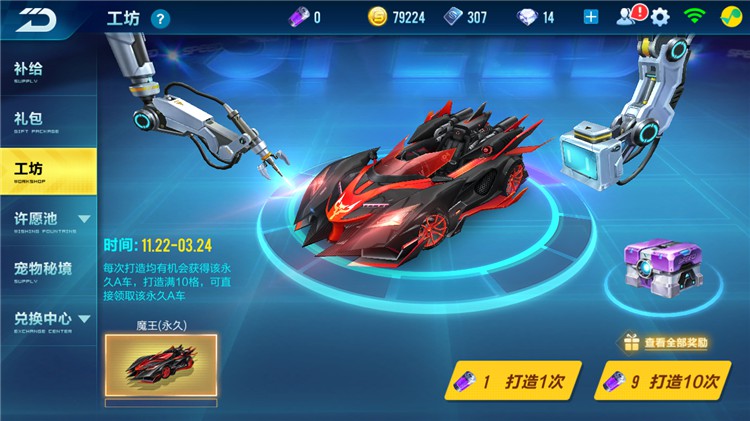Click the green and yellow top-right icon
750x421 pixels.
[729, 17]
